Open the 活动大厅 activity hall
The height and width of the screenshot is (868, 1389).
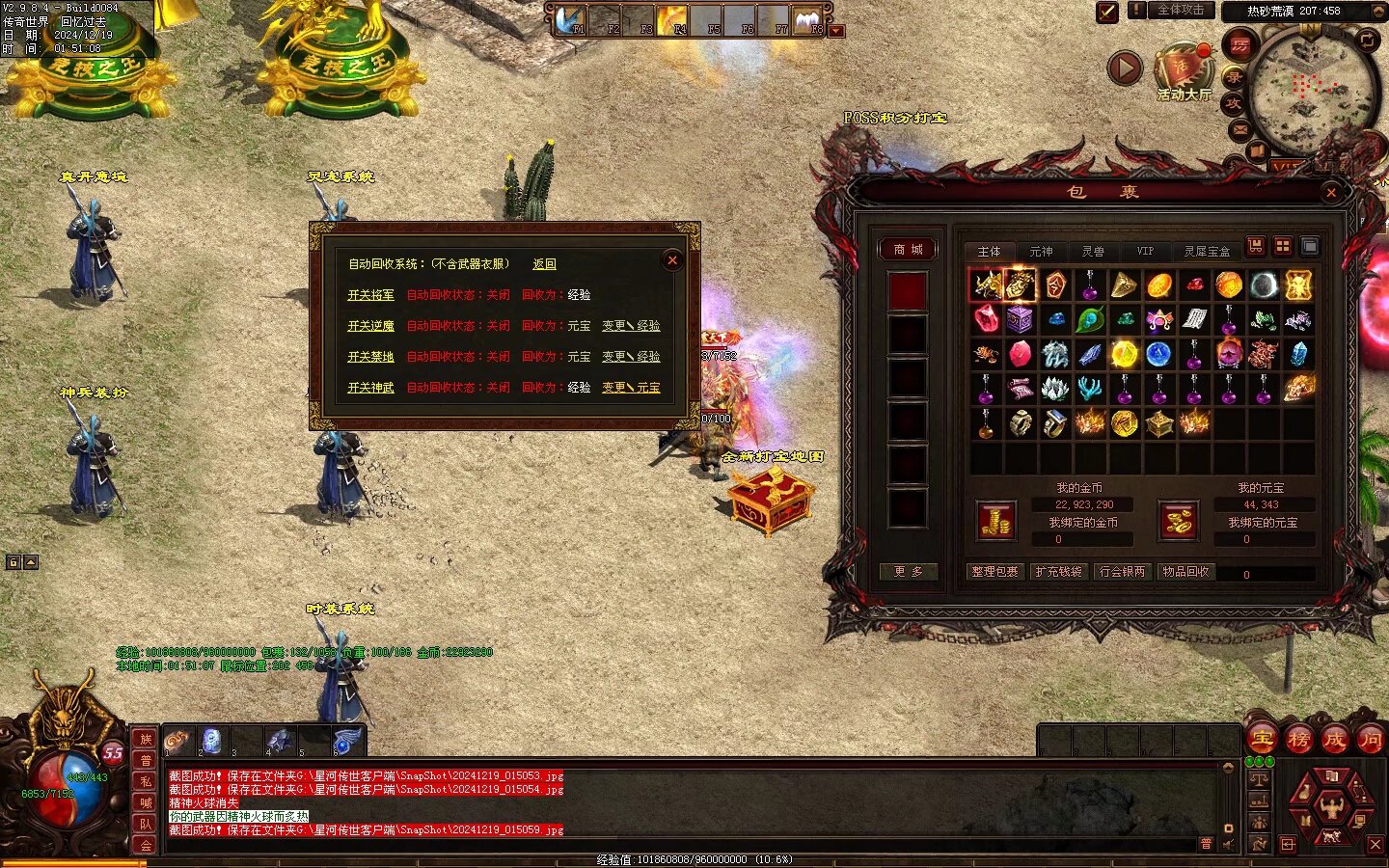tap(1183, 72)
